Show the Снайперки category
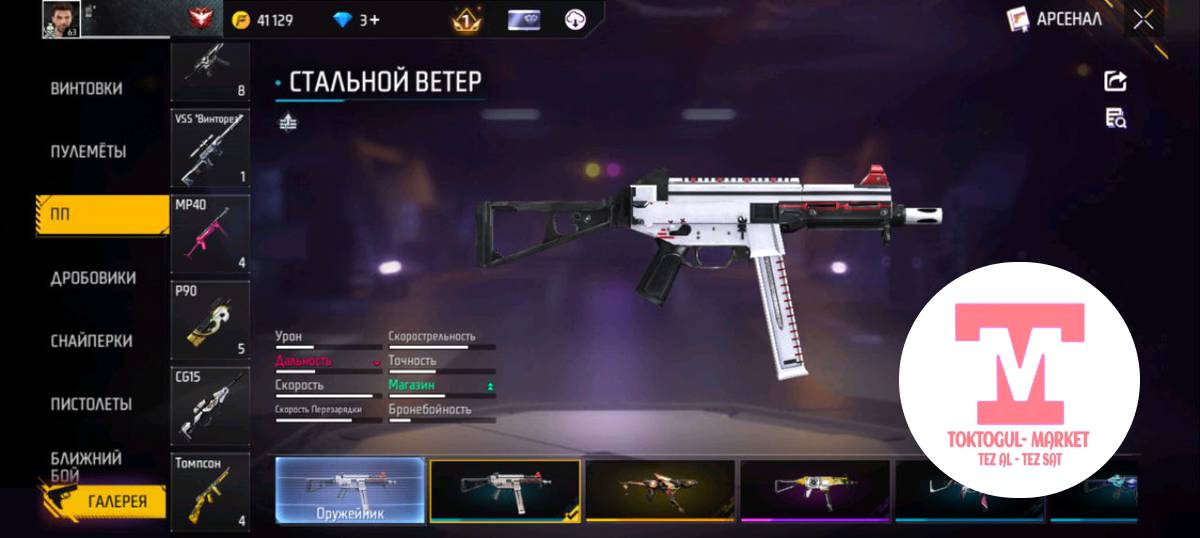Screen dimensions: 1200x538 pos(91,341)
